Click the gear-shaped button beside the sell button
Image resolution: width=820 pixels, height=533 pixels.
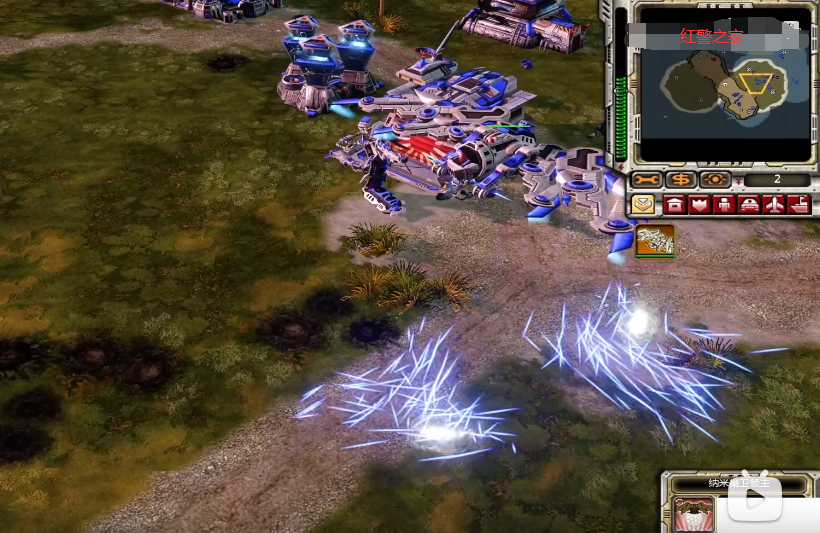click(x=715, y=180)
